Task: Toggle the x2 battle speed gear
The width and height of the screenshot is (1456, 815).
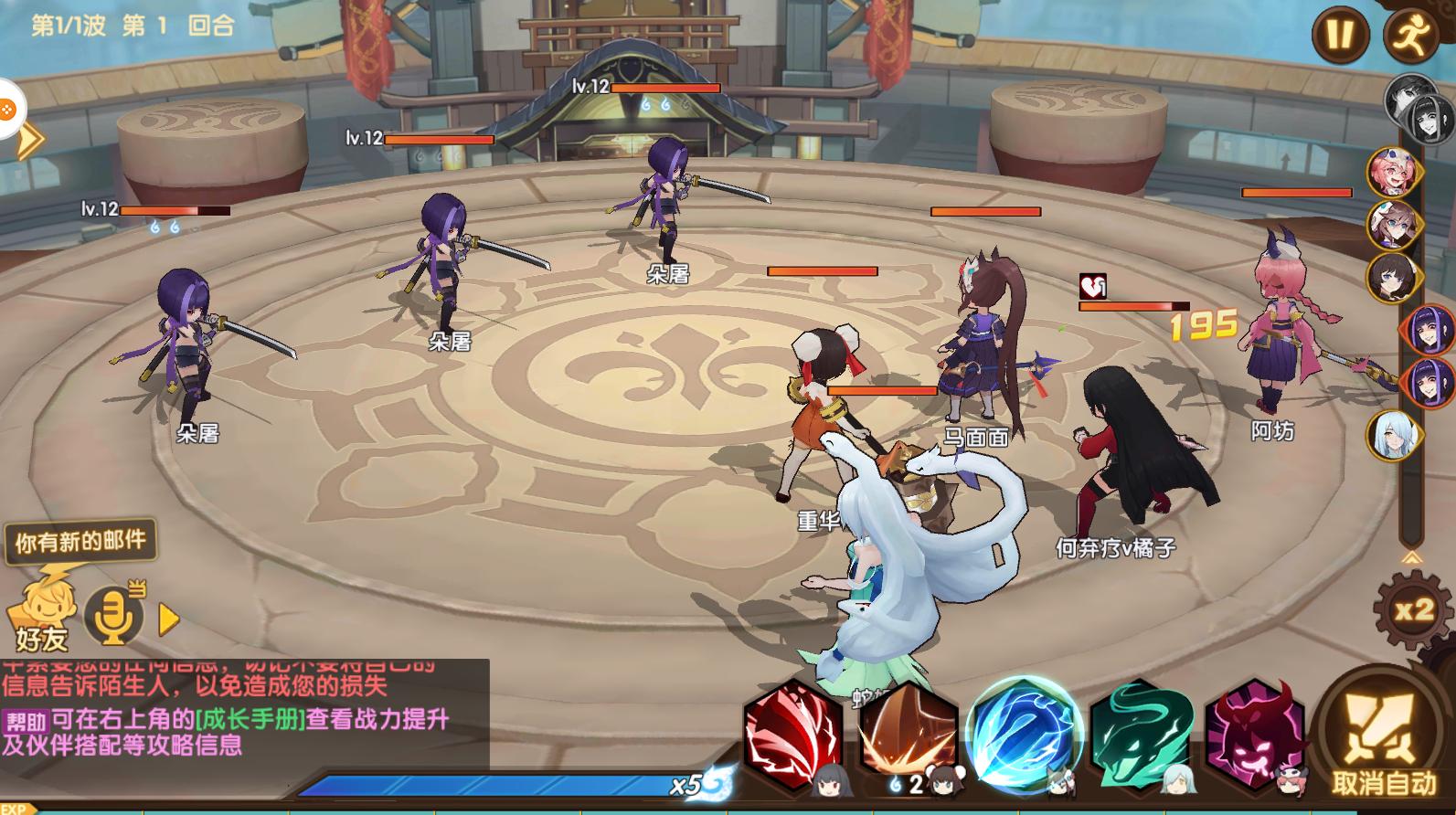Action: point(1413,609)
